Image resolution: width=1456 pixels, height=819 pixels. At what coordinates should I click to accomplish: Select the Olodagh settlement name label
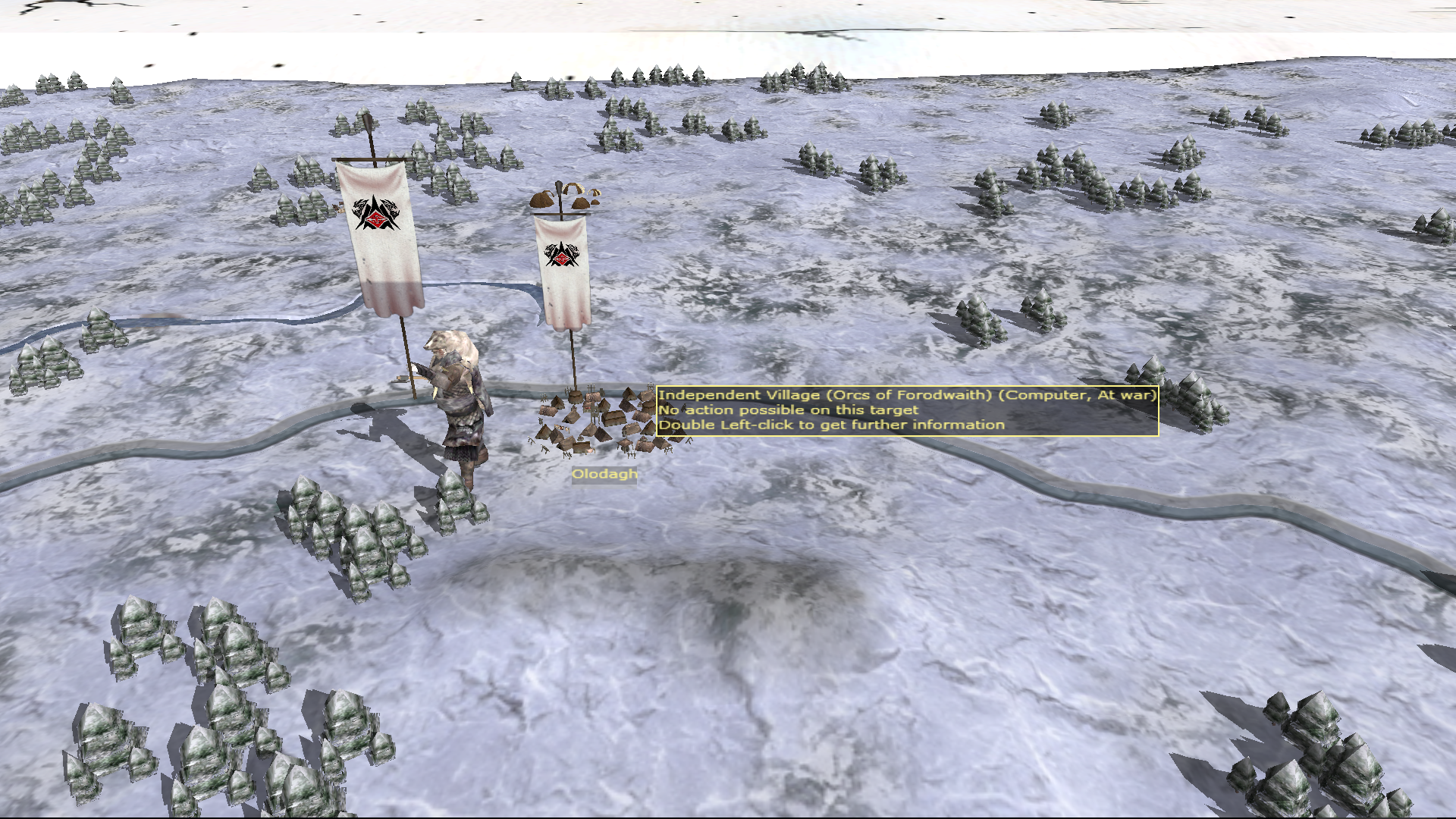click(x=604, y=475)
